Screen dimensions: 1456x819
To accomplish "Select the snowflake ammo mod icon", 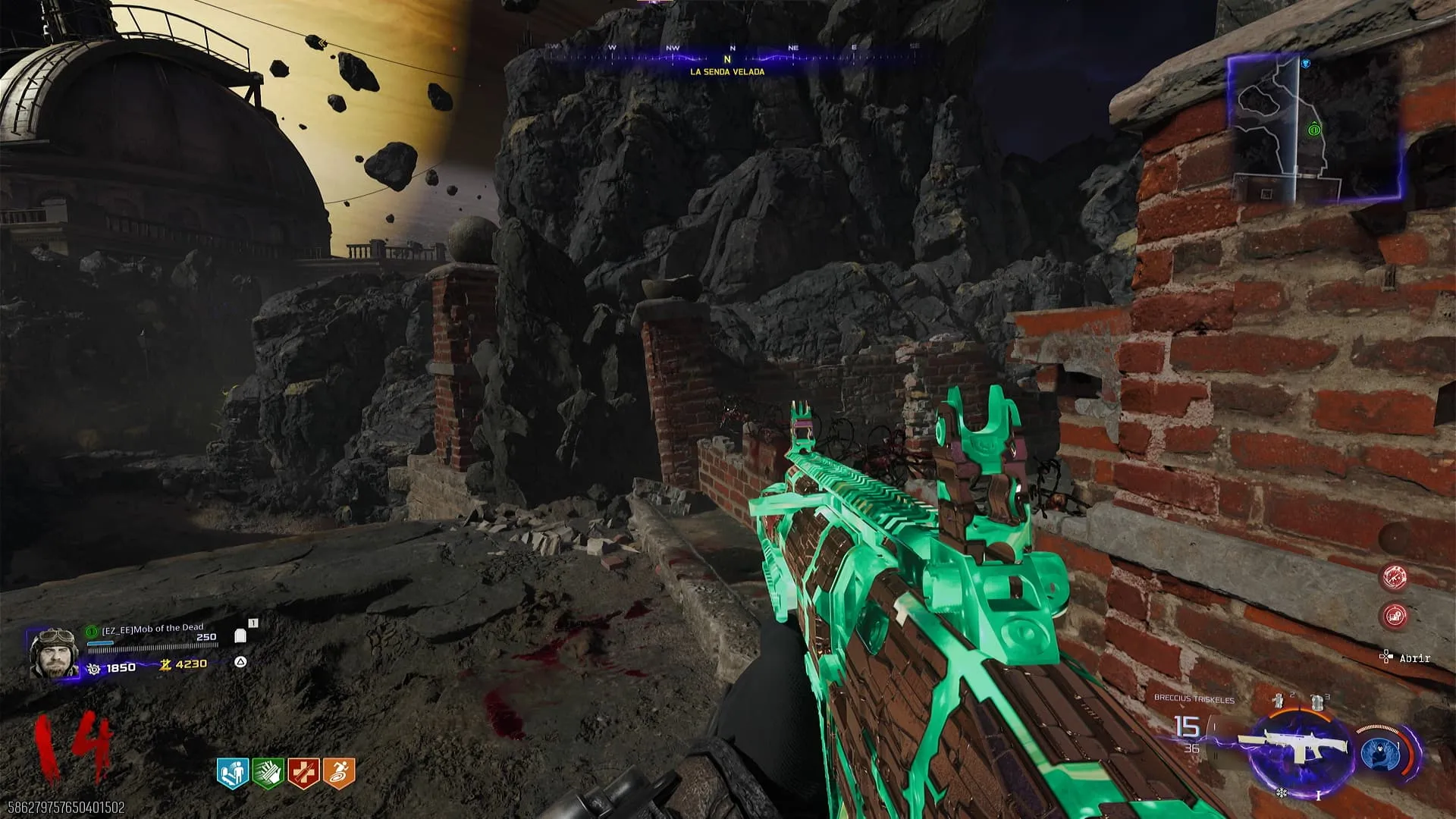I will click(1282, 793).
